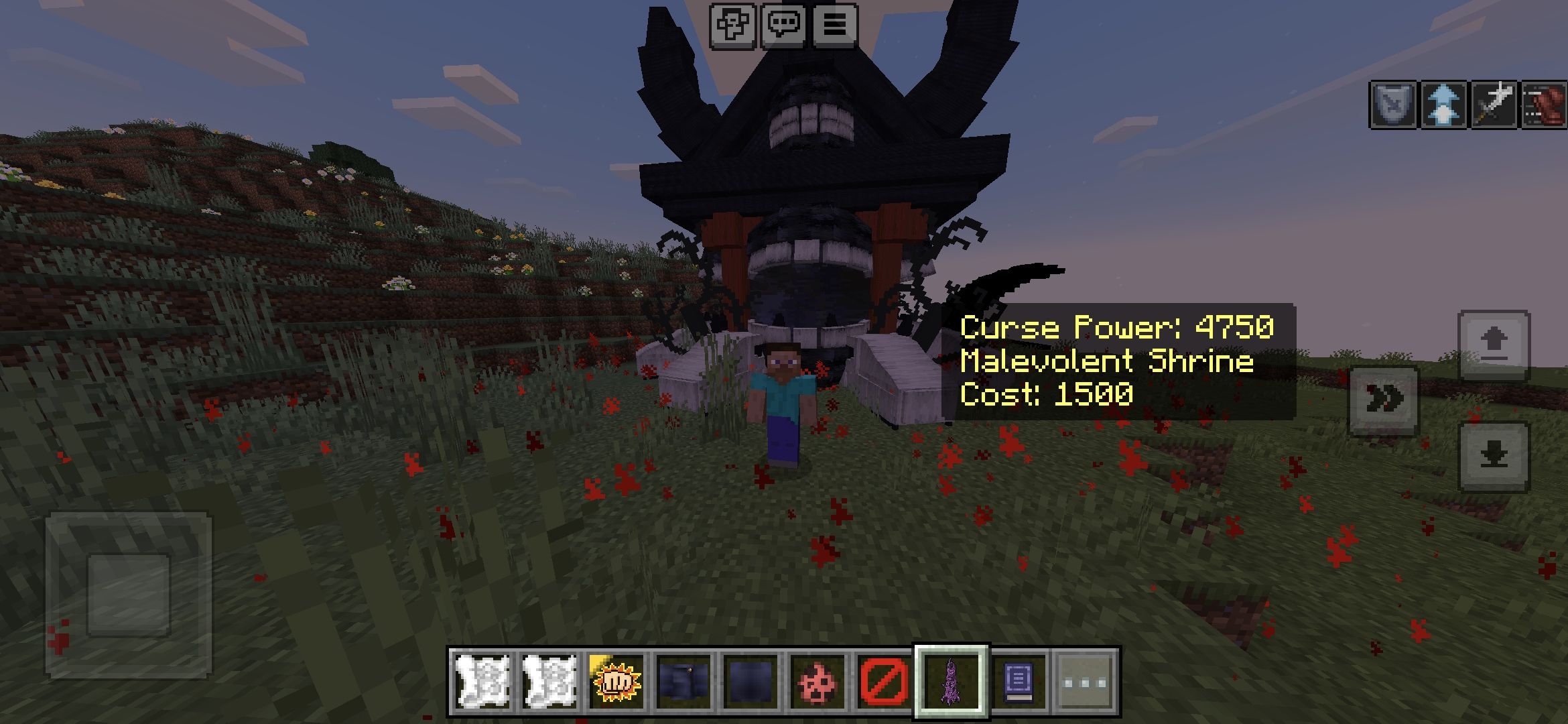
Task: Tap the descend down-arrow button
Action: coord(1494,457)
